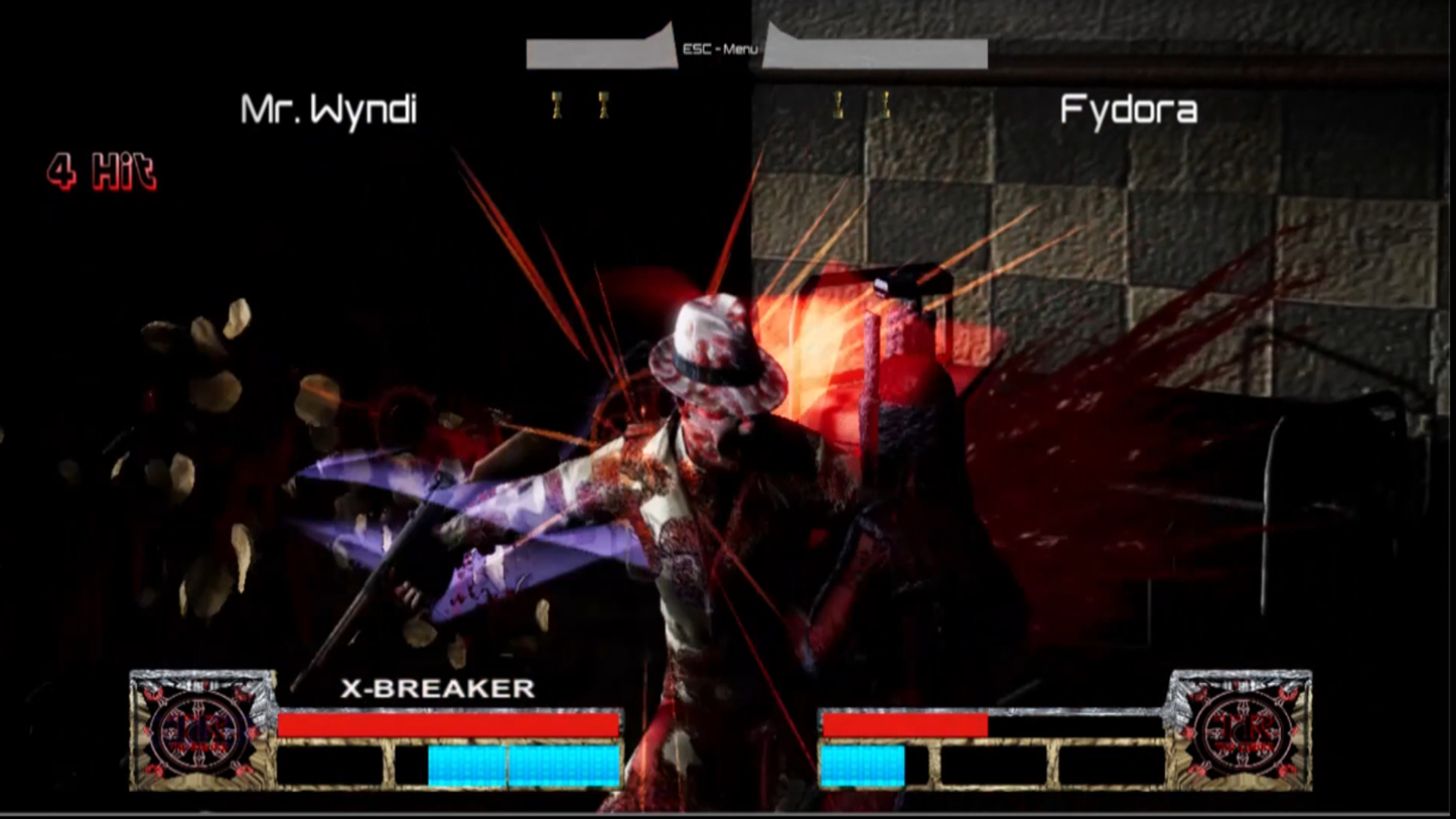Viewport: 1456px width, 819px height.
Task: Select Mr. Wyndi's second round-win trophy icon
Action: point(603,106)
